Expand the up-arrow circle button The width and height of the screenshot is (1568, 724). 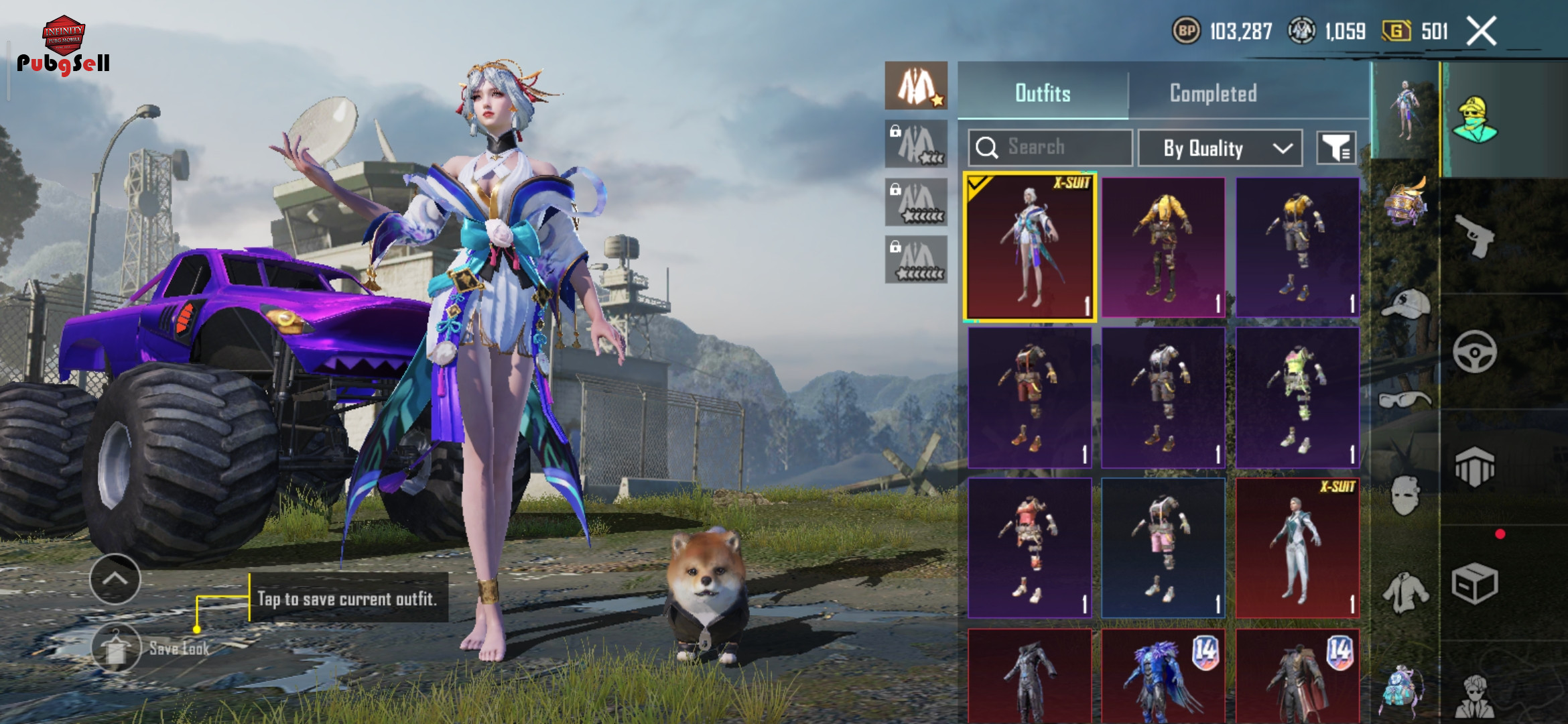(x=115, y=579)
